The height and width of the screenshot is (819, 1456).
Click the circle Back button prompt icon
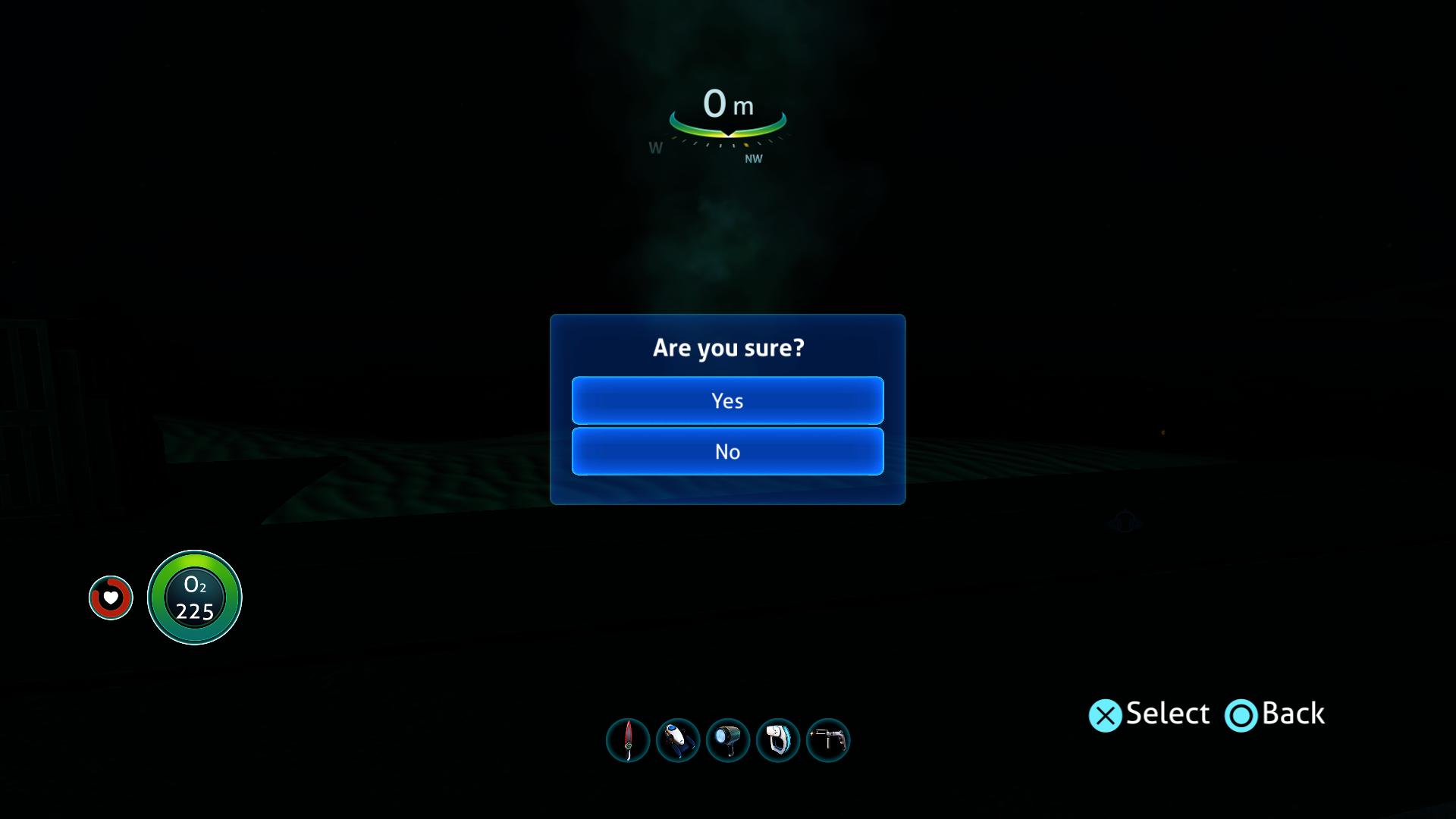click(x=1241, y=714)
